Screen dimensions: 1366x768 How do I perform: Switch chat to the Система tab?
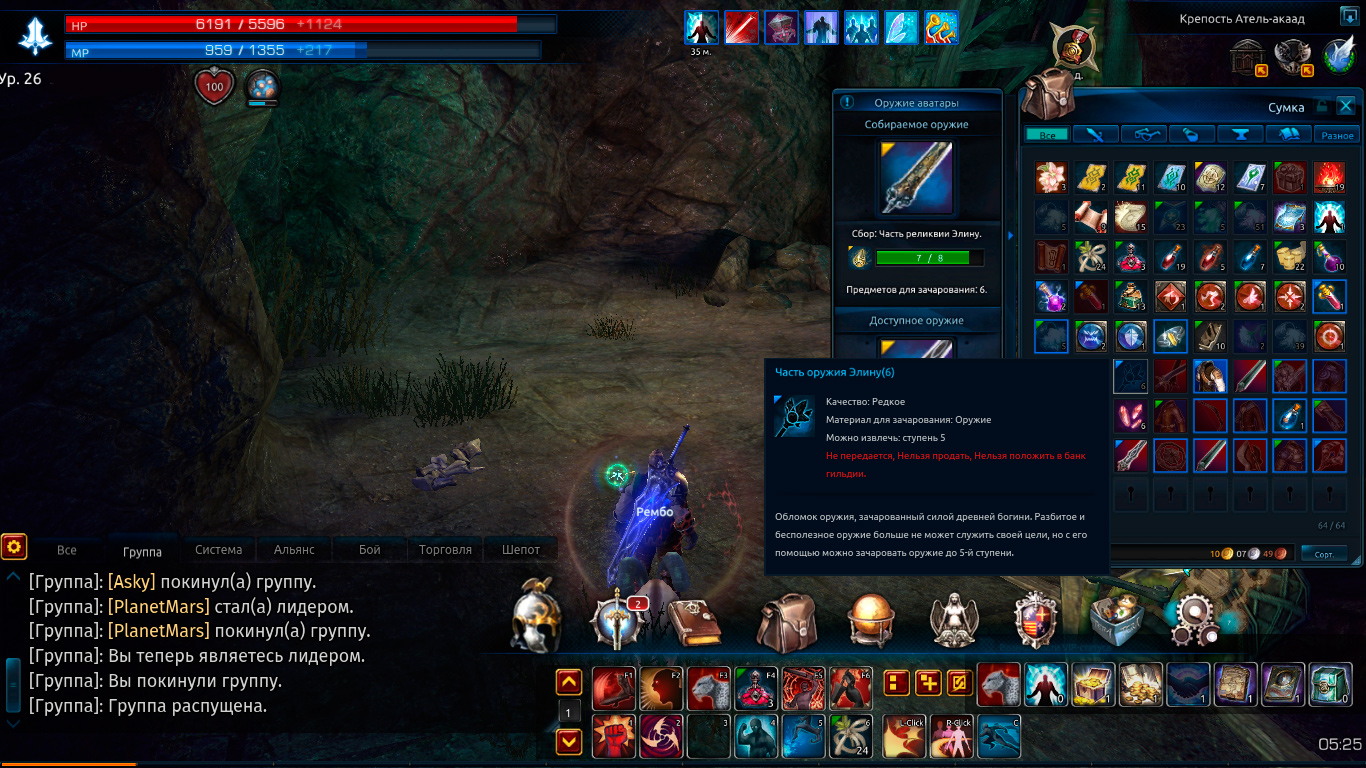[219, 549]
